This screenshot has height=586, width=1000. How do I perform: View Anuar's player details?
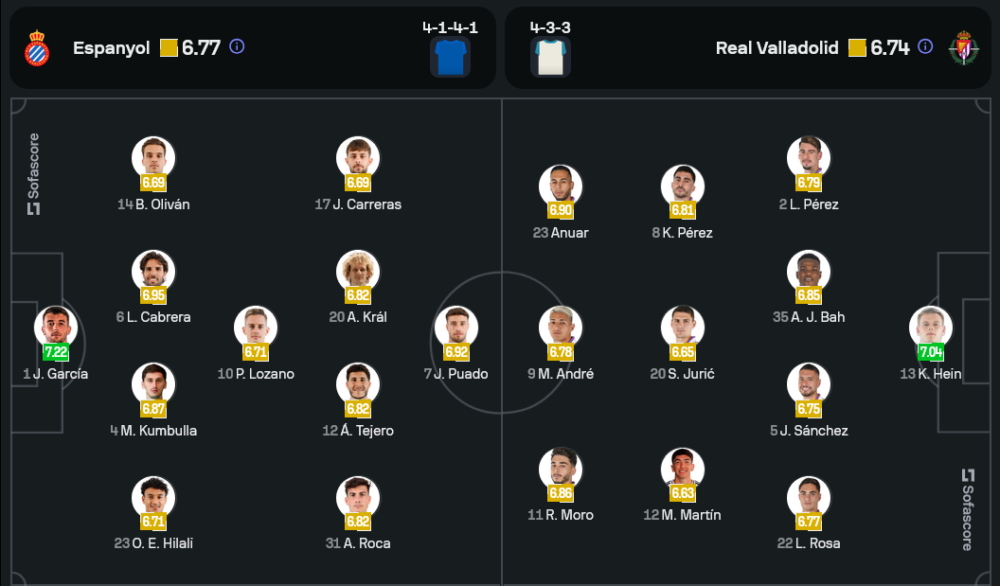coord(561,187)
